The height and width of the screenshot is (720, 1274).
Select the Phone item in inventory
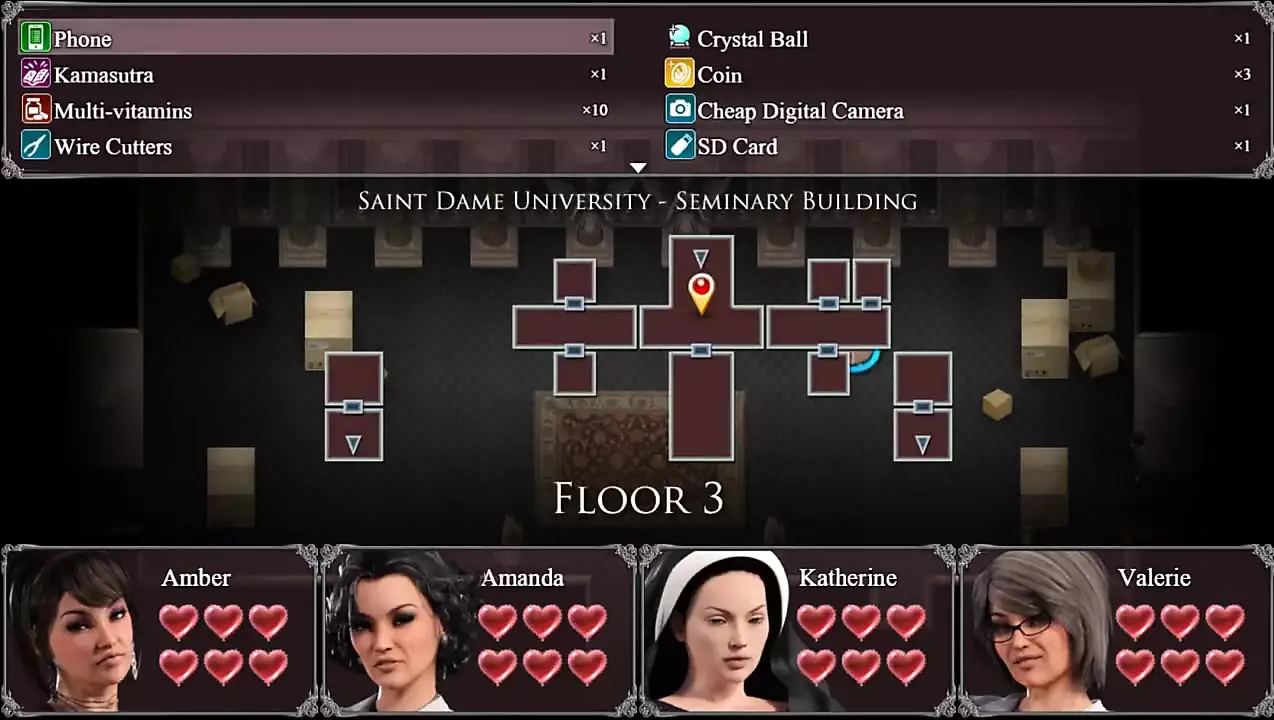tap(315, 39)
